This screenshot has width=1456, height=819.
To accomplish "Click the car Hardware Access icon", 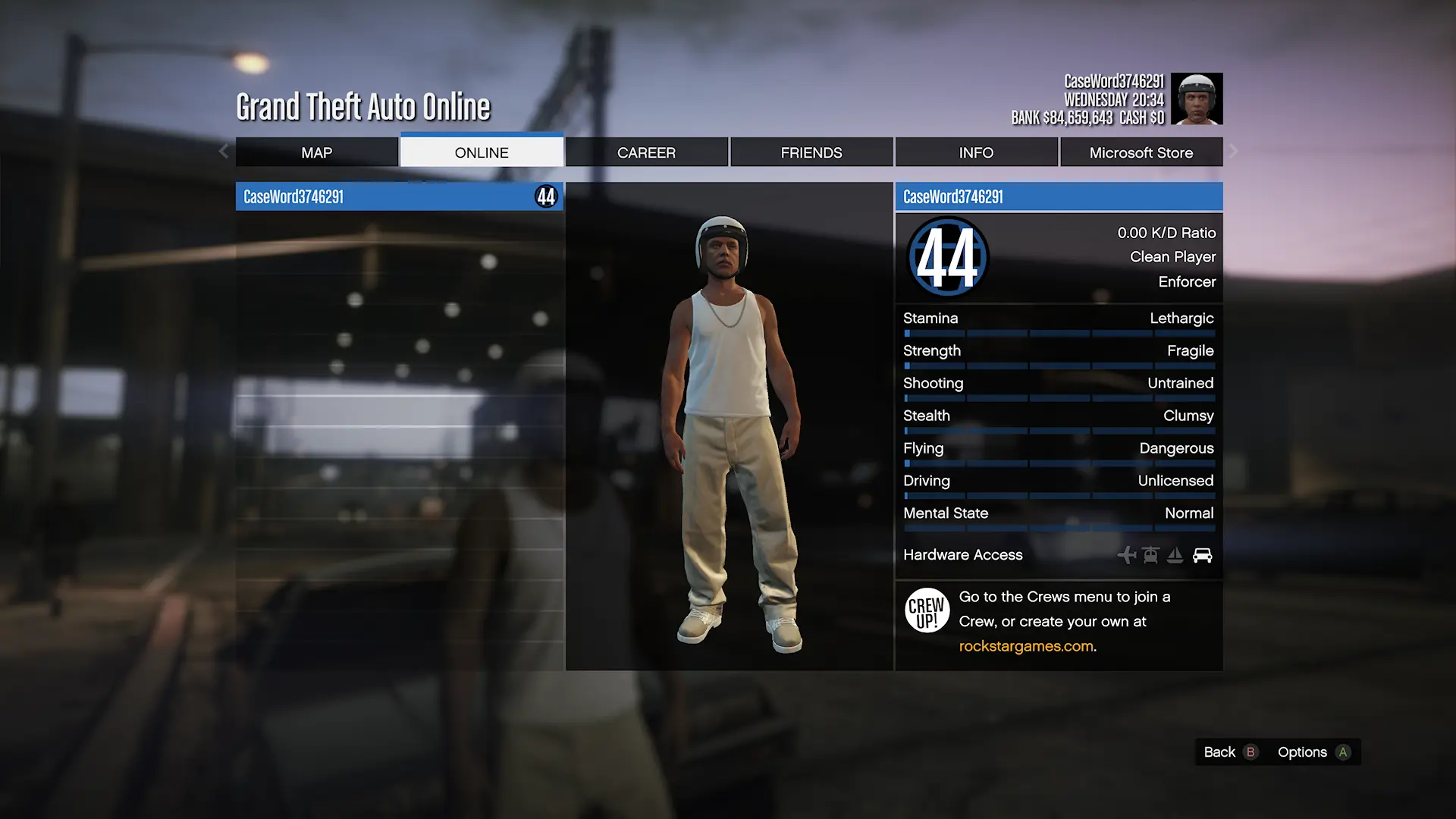I will (x=1203, y=555).
